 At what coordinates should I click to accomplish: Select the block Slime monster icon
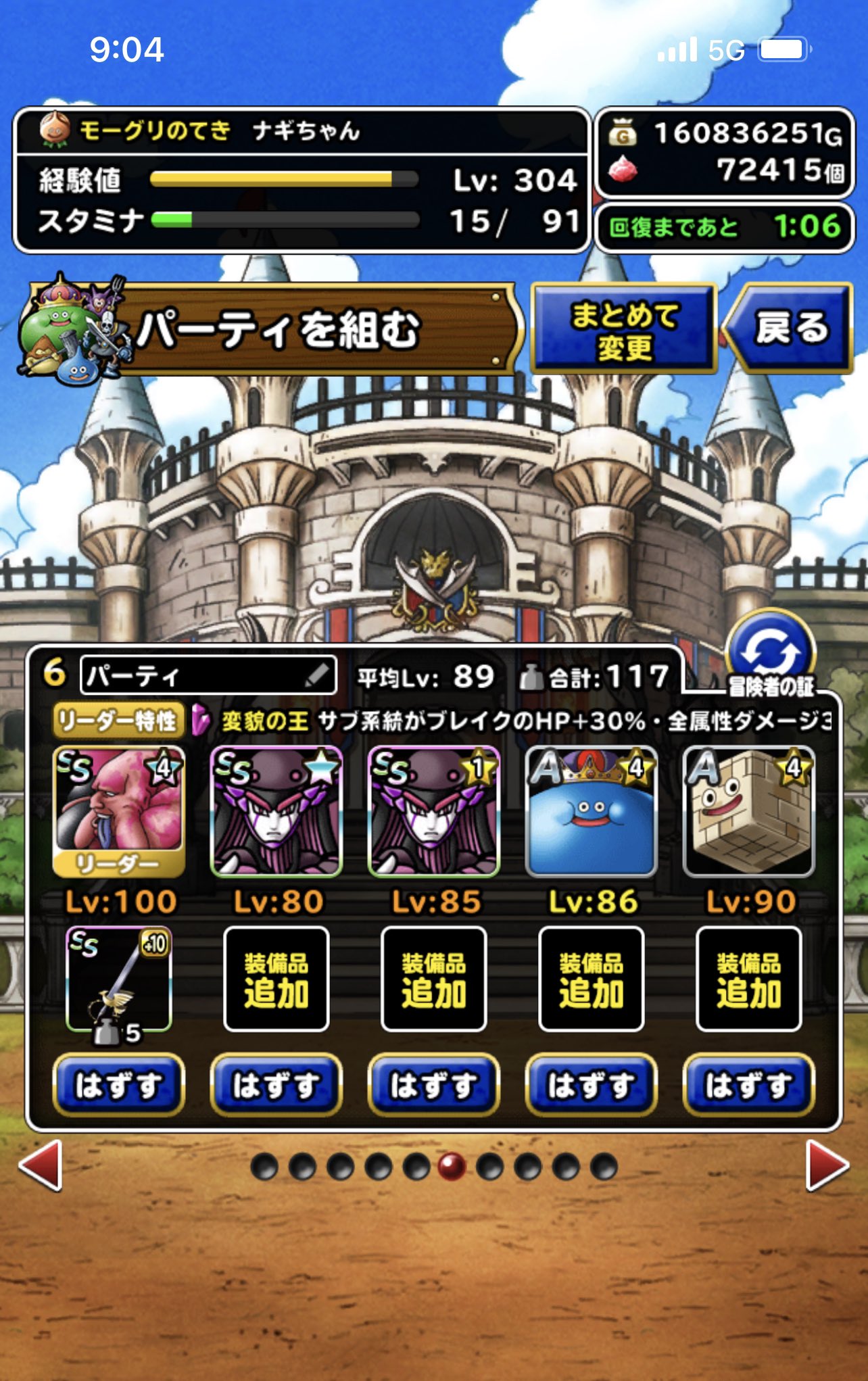point(747,810)
